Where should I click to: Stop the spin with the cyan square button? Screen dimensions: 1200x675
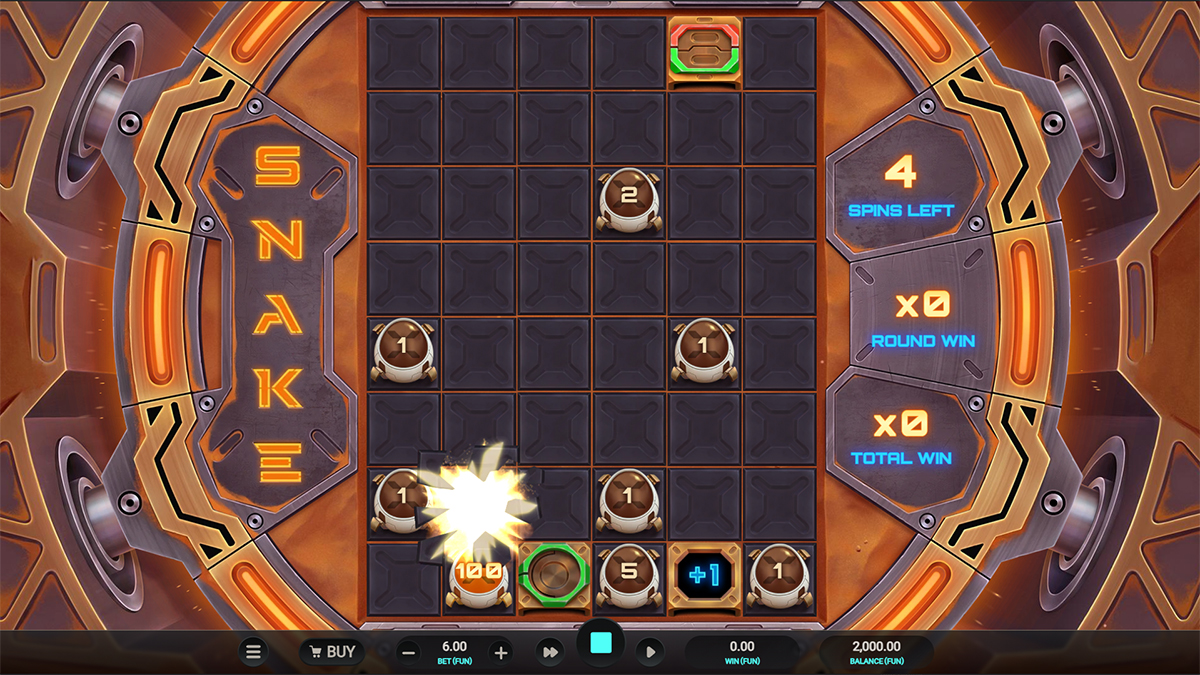click(601, 645)
